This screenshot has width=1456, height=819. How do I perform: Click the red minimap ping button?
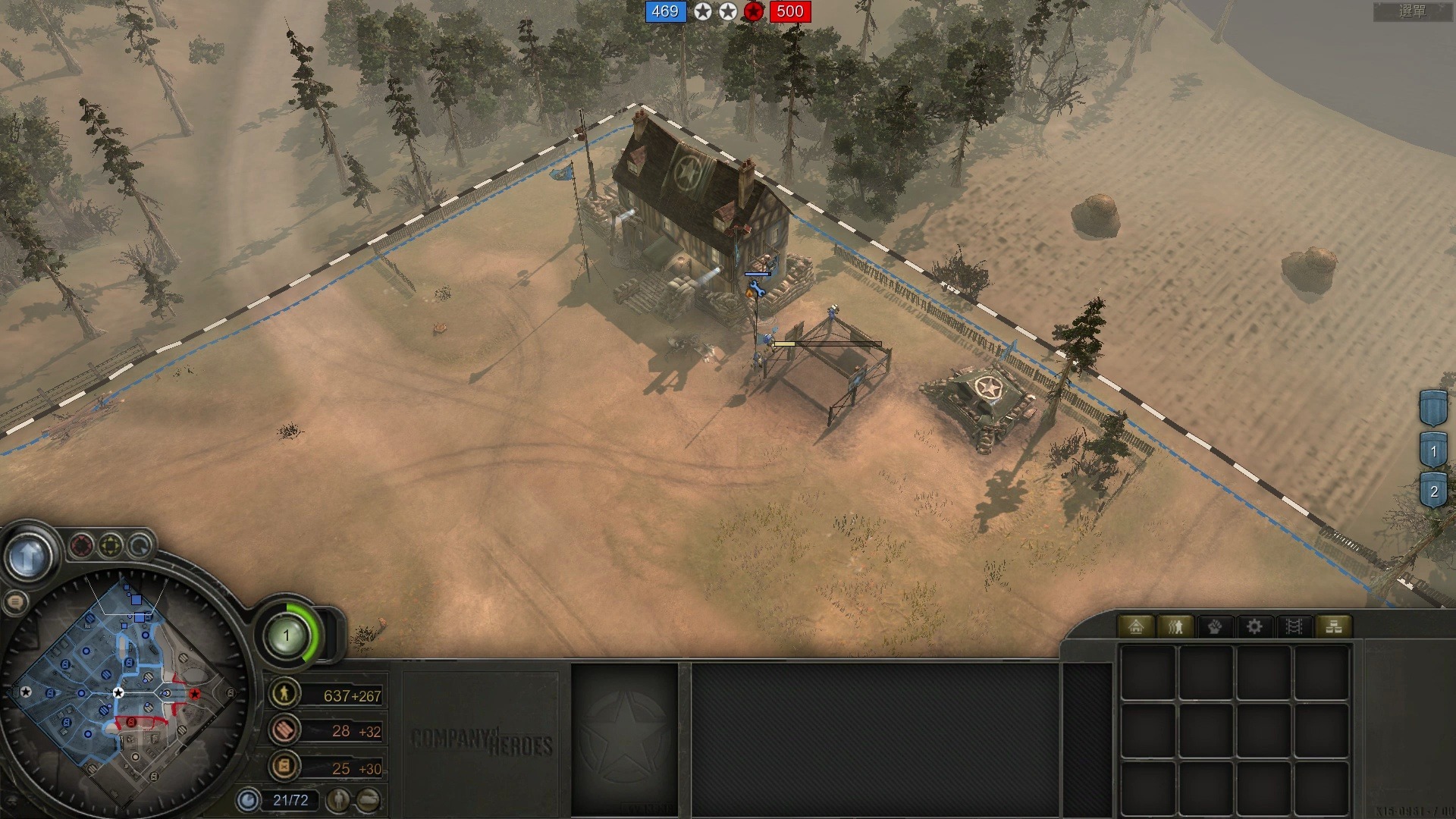click(x=82, y=545)
